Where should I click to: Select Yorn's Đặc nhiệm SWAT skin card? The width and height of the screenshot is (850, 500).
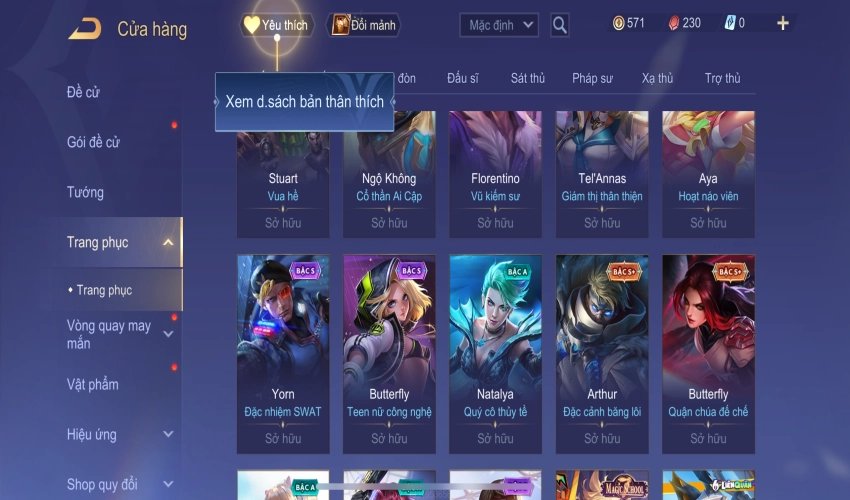[283, 350]
